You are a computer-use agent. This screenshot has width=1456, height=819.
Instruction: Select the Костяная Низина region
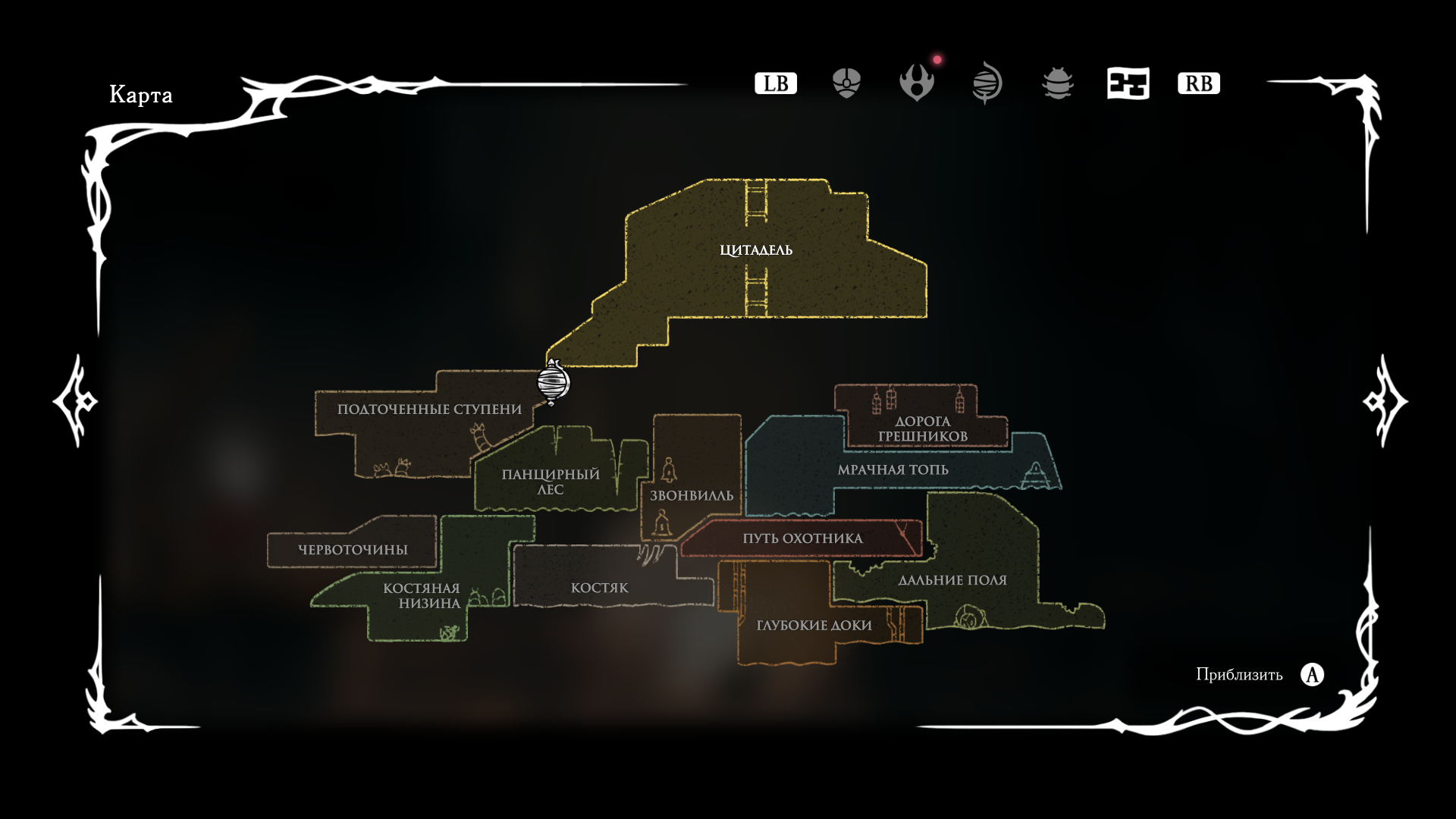pyautogui.click(x=422, y=595)
